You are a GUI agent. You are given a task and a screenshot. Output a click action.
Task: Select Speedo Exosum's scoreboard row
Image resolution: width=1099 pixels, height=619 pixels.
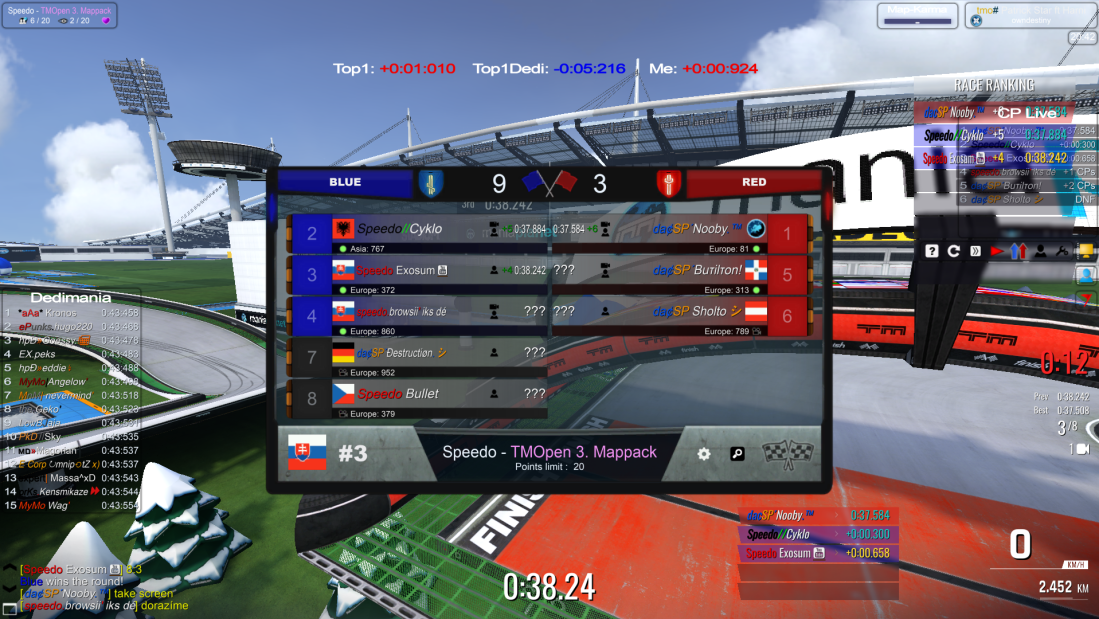(418, 276)
